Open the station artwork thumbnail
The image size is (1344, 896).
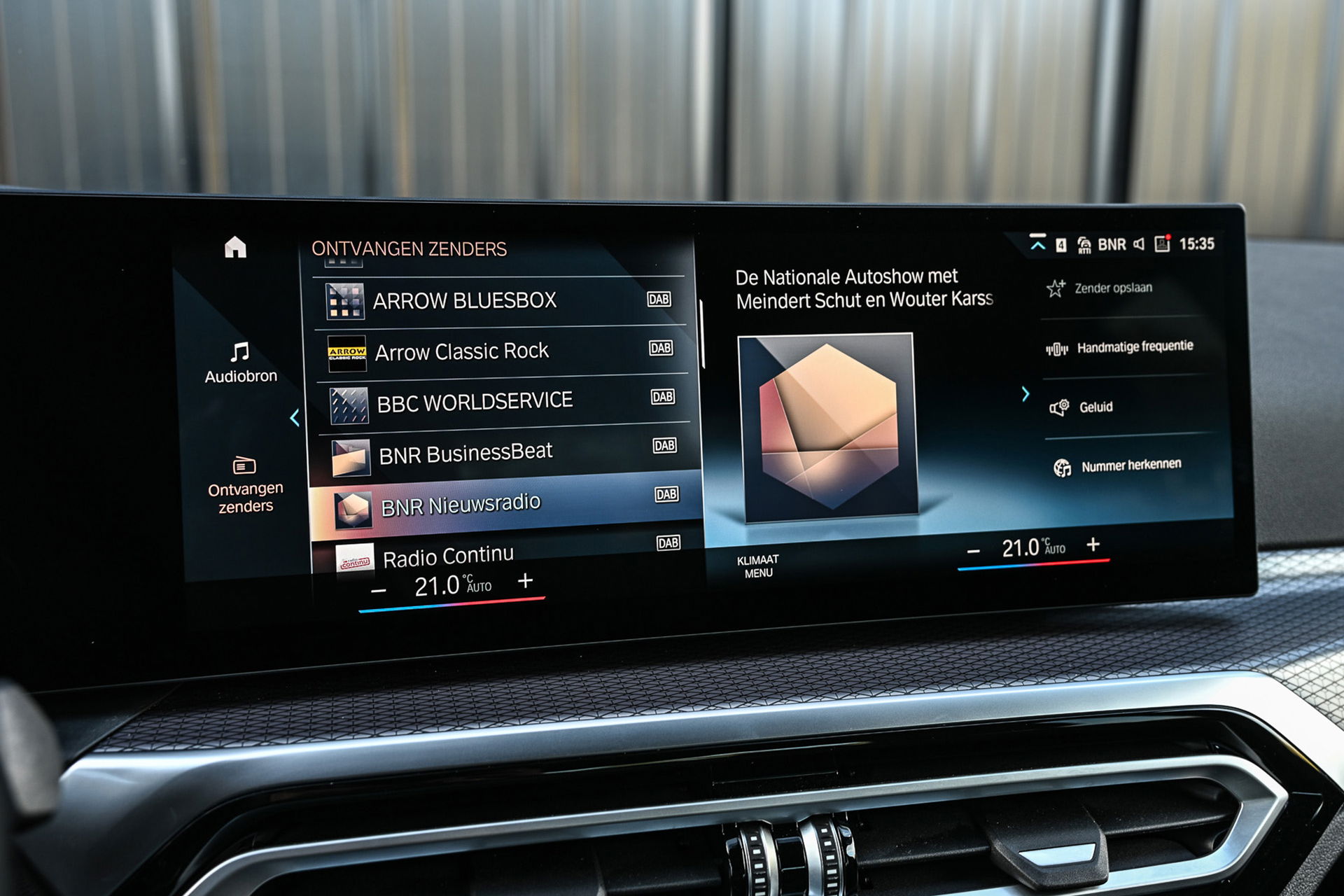pyautogui.click(x=829, y=427)
